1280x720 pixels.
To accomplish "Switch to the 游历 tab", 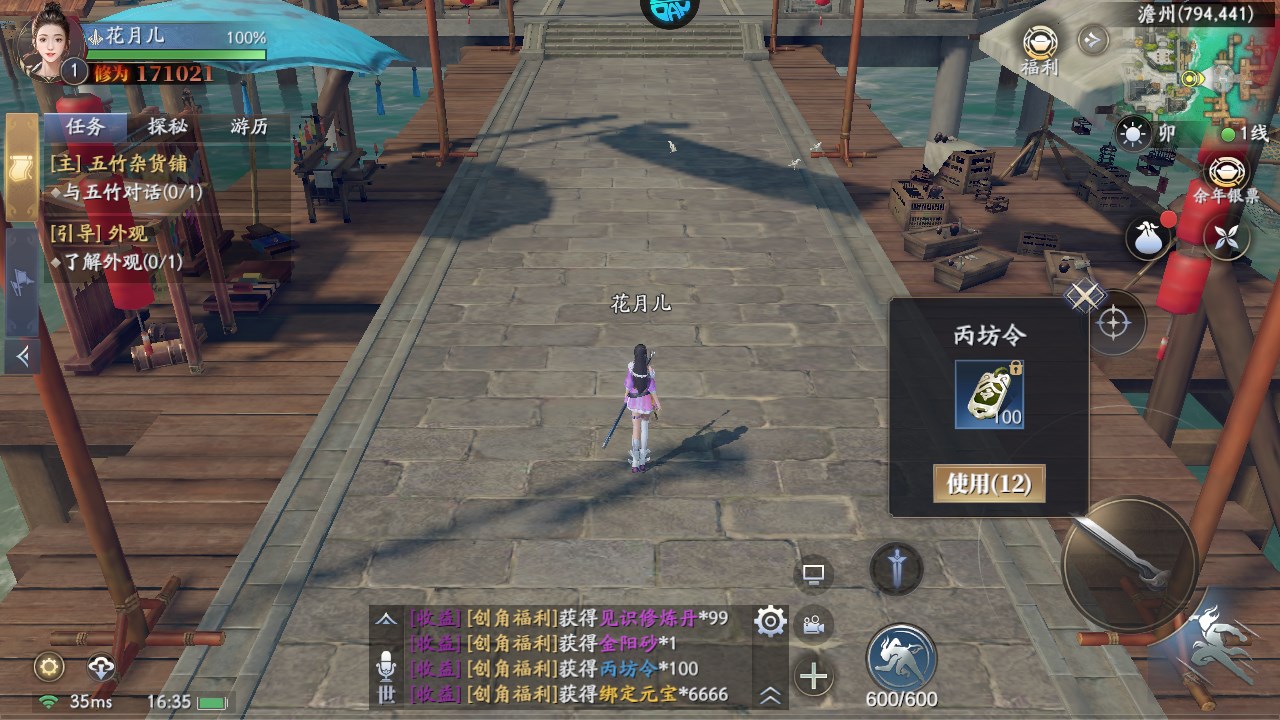I will point(249,126).
